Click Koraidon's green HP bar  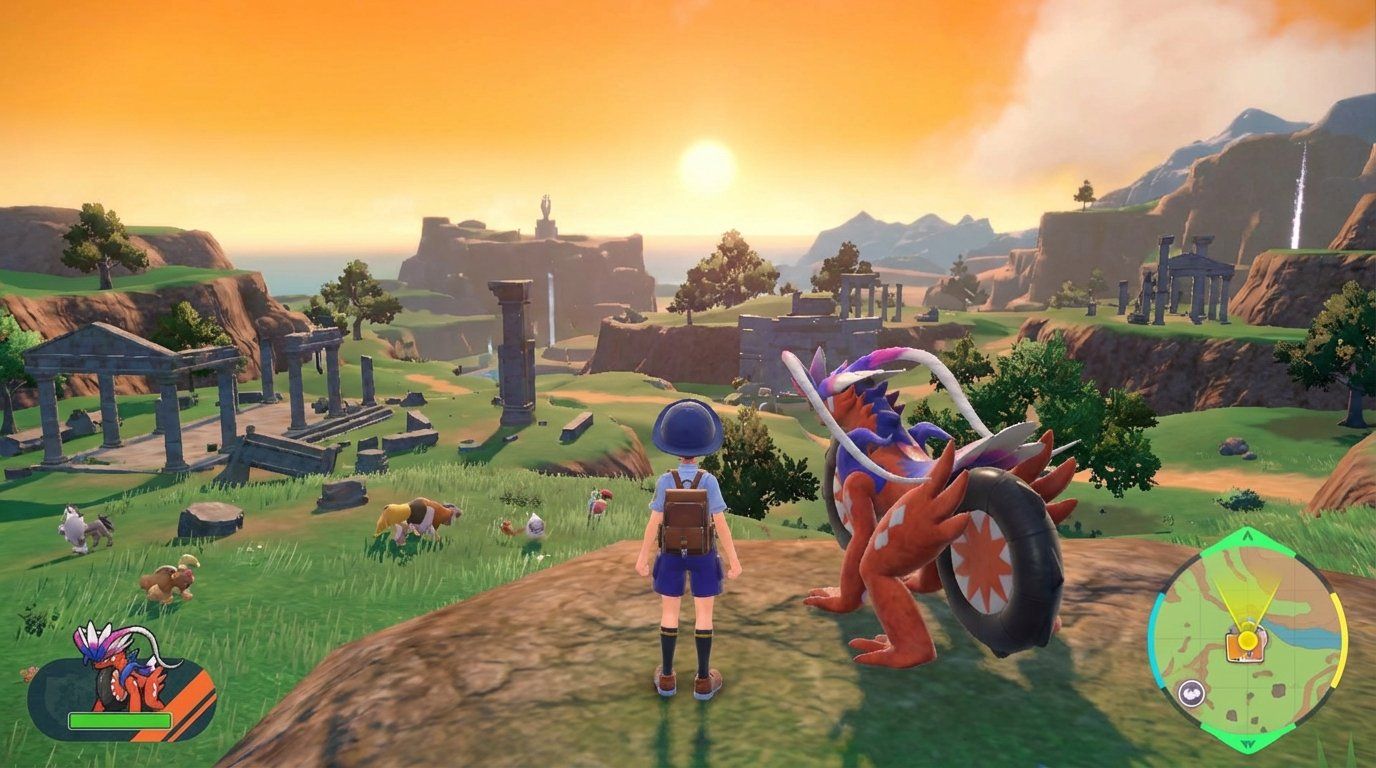(120, 720)
